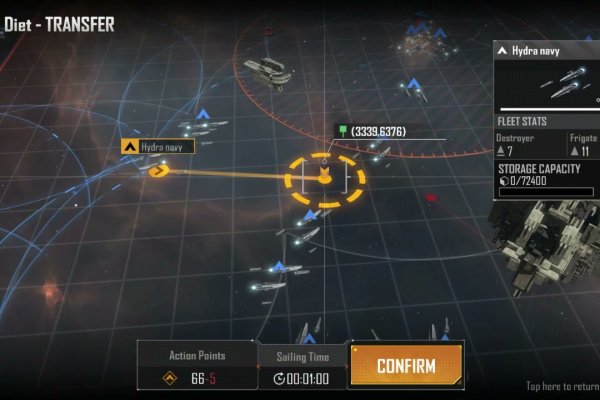
Task: Tap the return prompt text
Action: coord(562,386)
